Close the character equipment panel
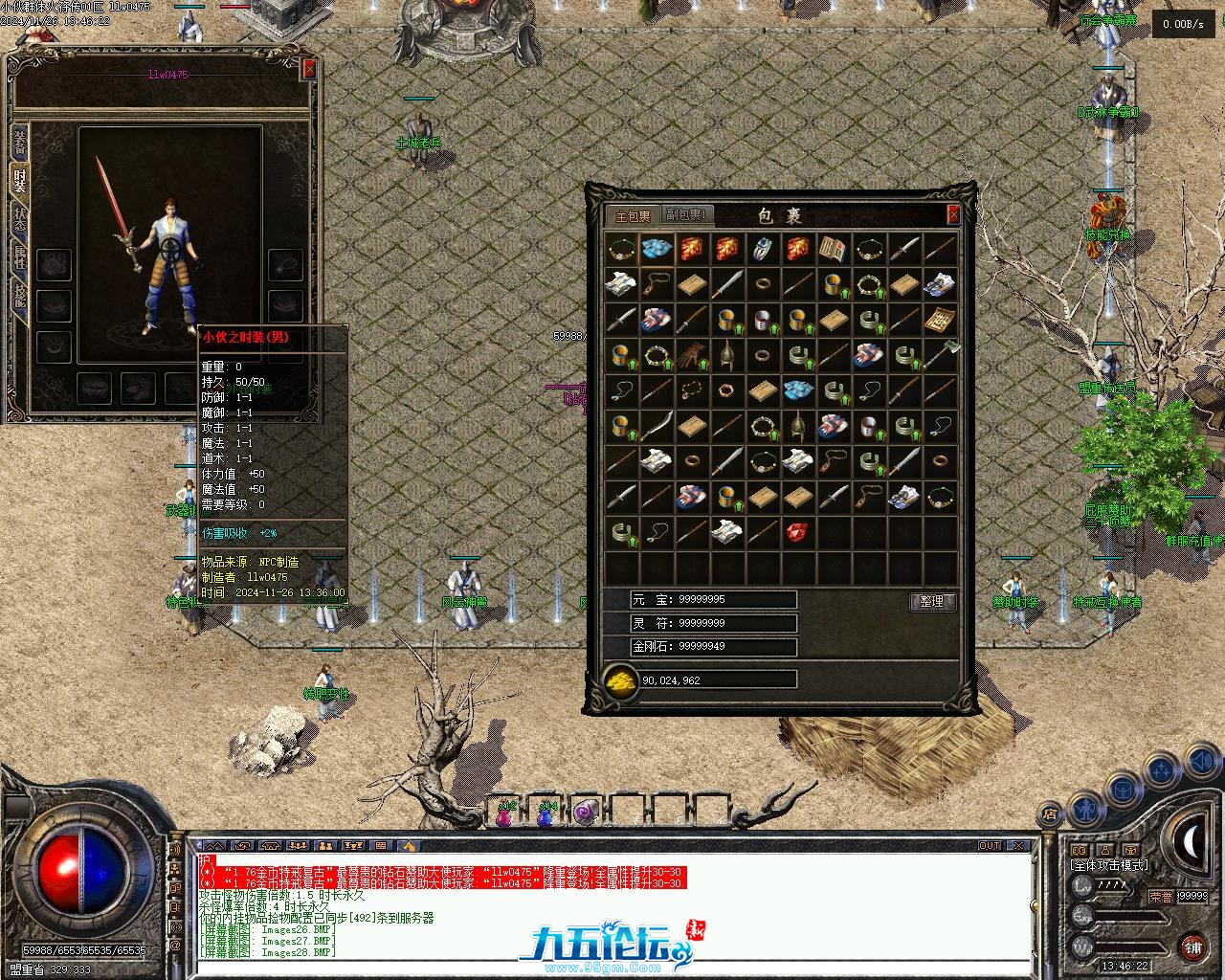This screenshot has width=1225, height=980. (309, 69)
